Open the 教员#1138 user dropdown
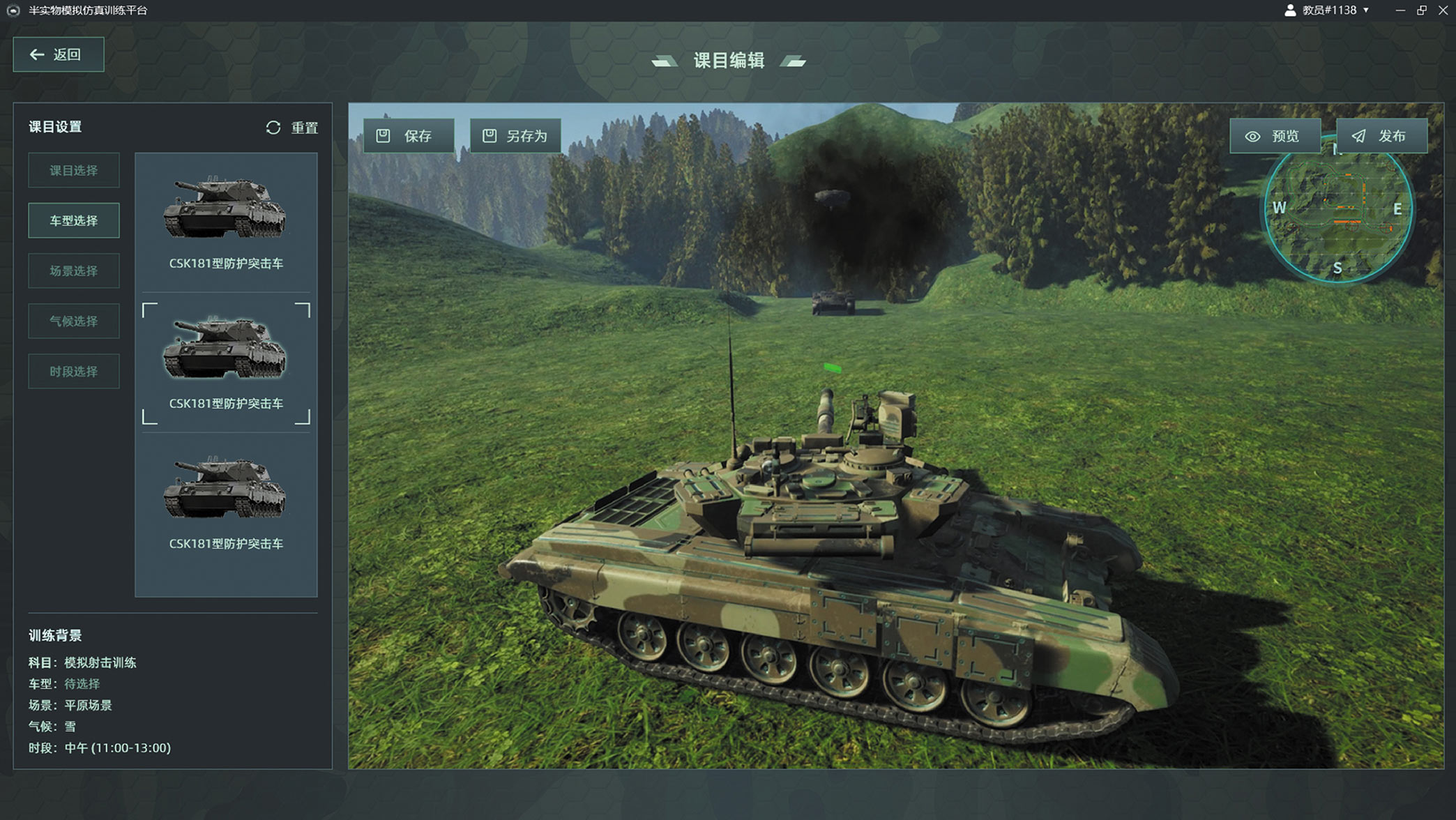Image resolution: width=1456 pixels, height=820 pixels. 1328,10
